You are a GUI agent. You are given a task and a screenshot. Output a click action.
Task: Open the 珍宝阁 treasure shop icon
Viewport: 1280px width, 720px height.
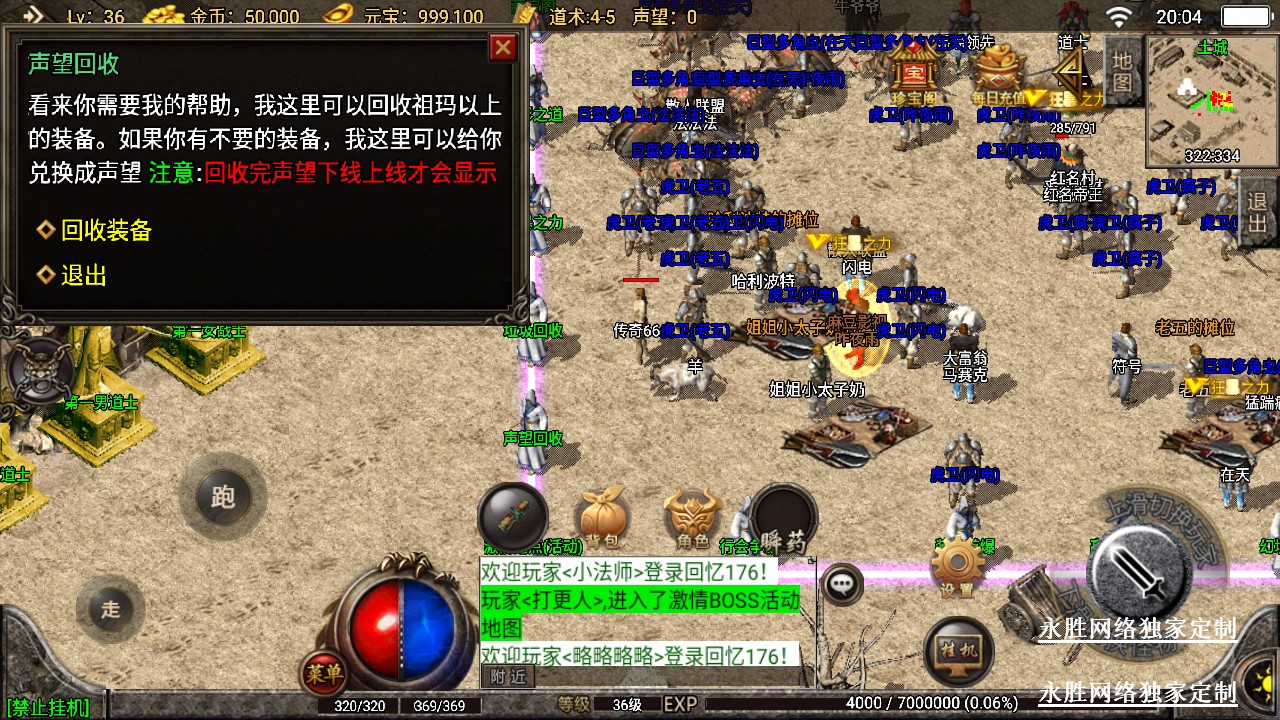coord(911,76)
